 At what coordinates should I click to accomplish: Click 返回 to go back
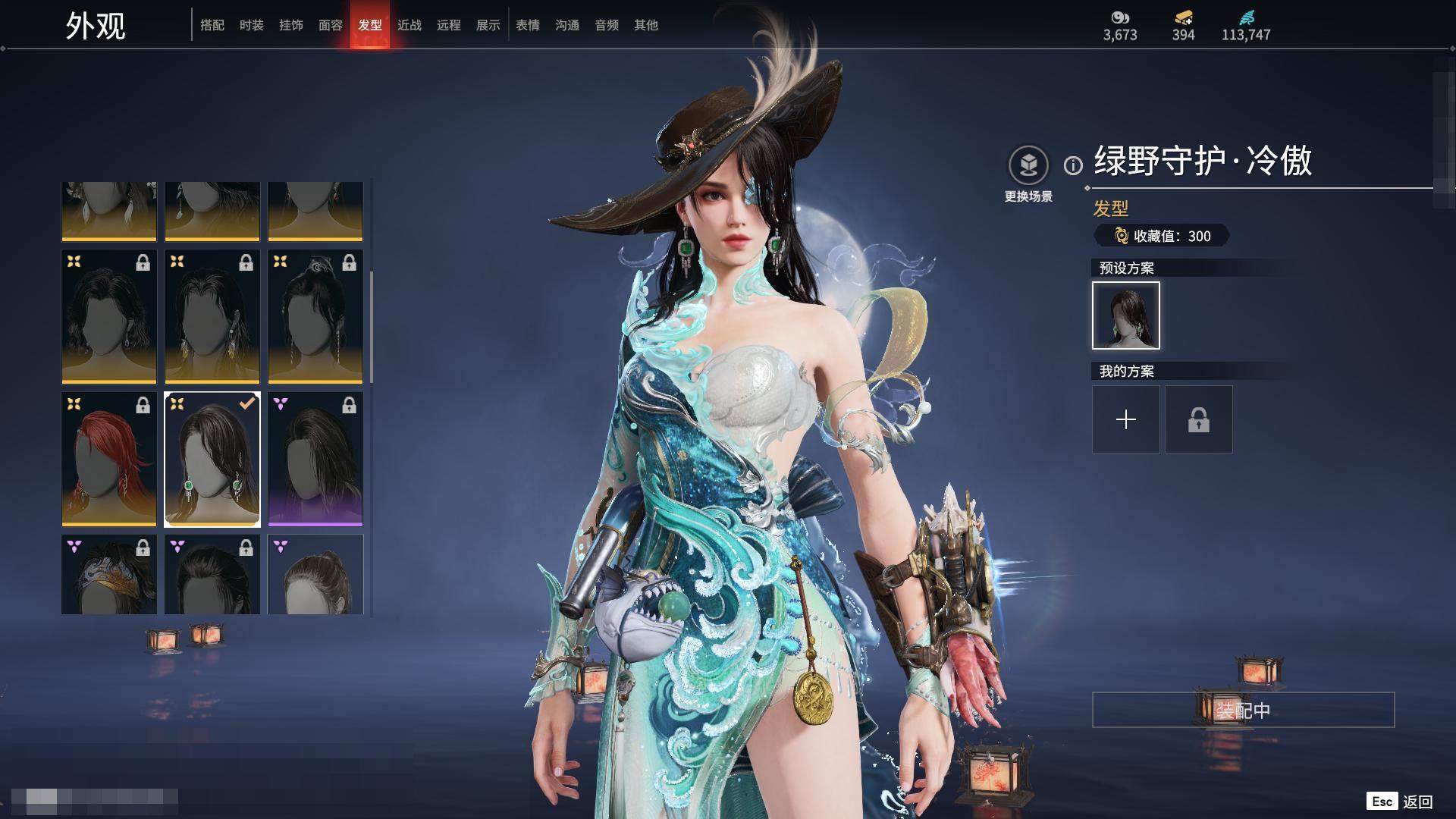pyautogui.click(x=1417, y=802)
